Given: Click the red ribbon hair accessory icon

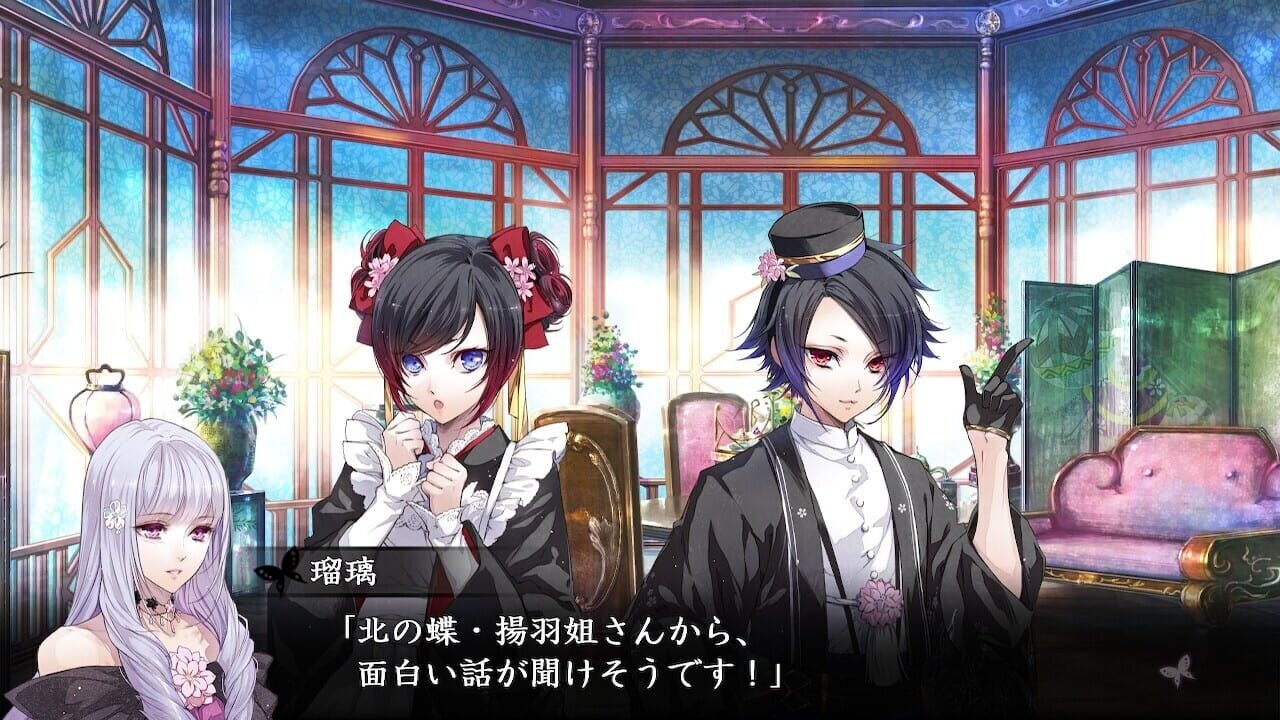Looking at the screenshot, I should click(394, 245).
